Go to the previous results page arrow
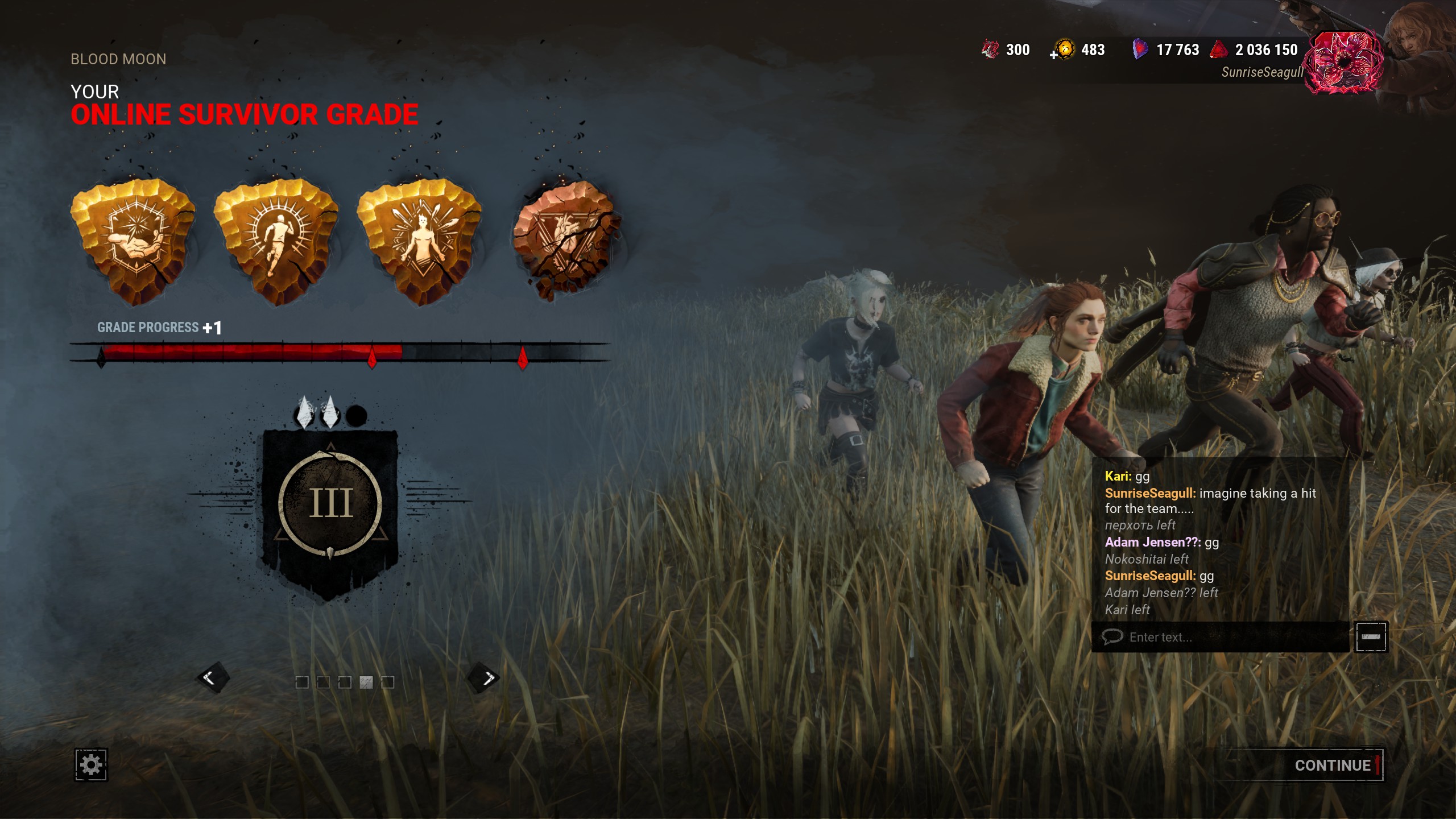Image resolution: width=1456 pixels, height=819 pixels. pos(212,678)
